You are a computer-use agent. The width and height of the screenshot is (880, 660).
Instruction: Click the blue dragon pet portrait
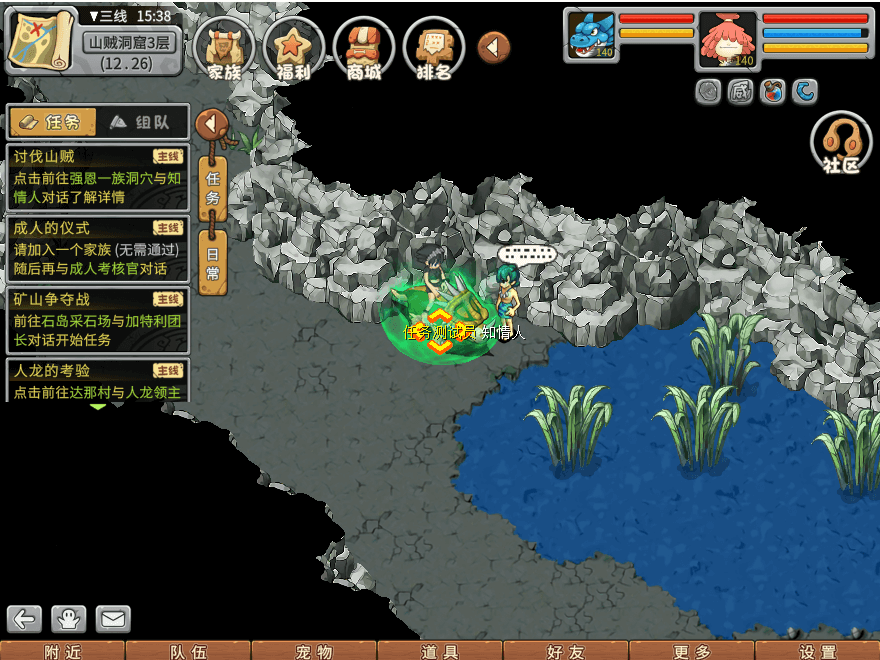coord(592,35)
